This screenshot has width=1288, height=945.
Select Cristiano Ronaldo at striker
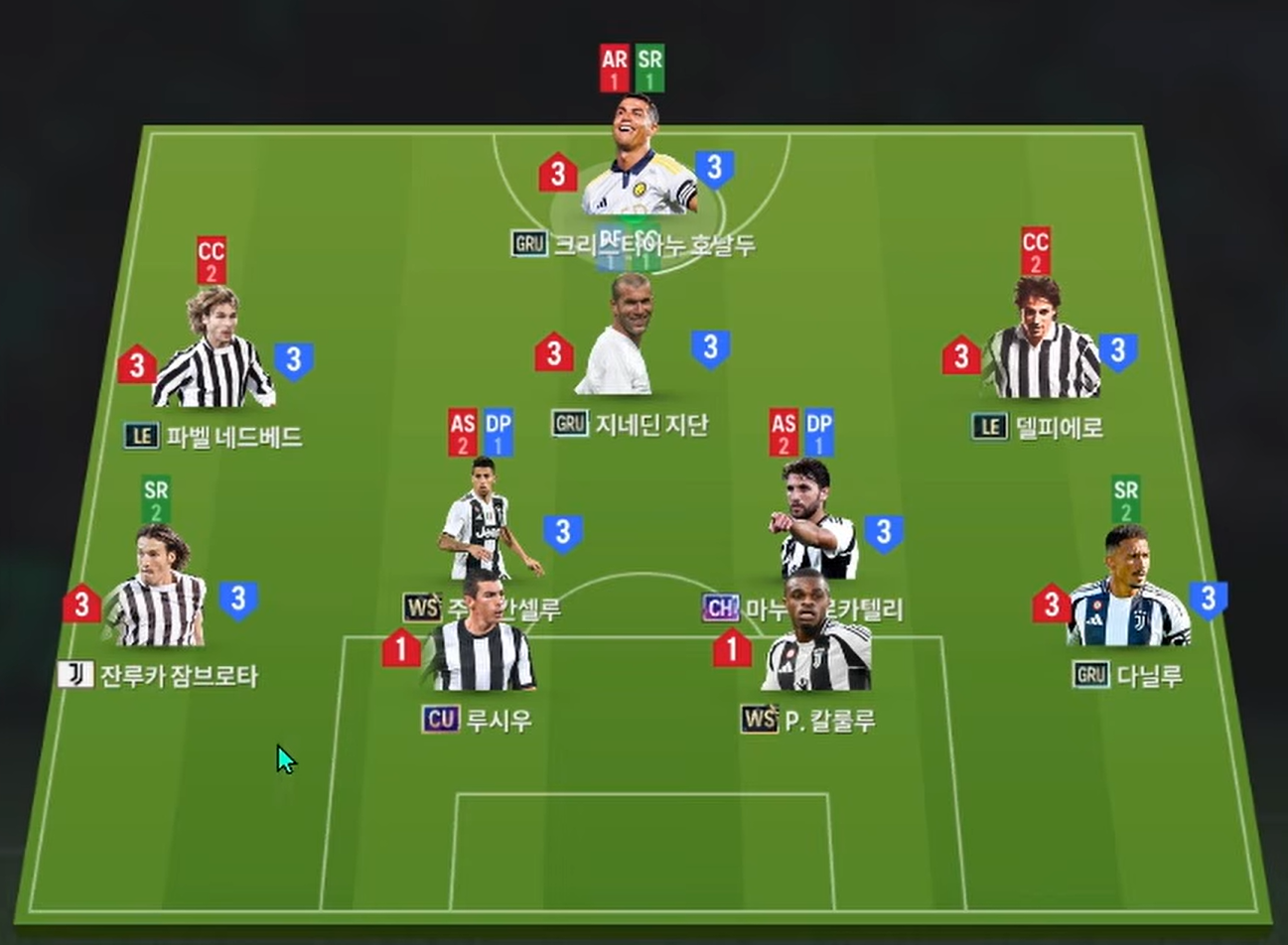click(x=639, y=159)
